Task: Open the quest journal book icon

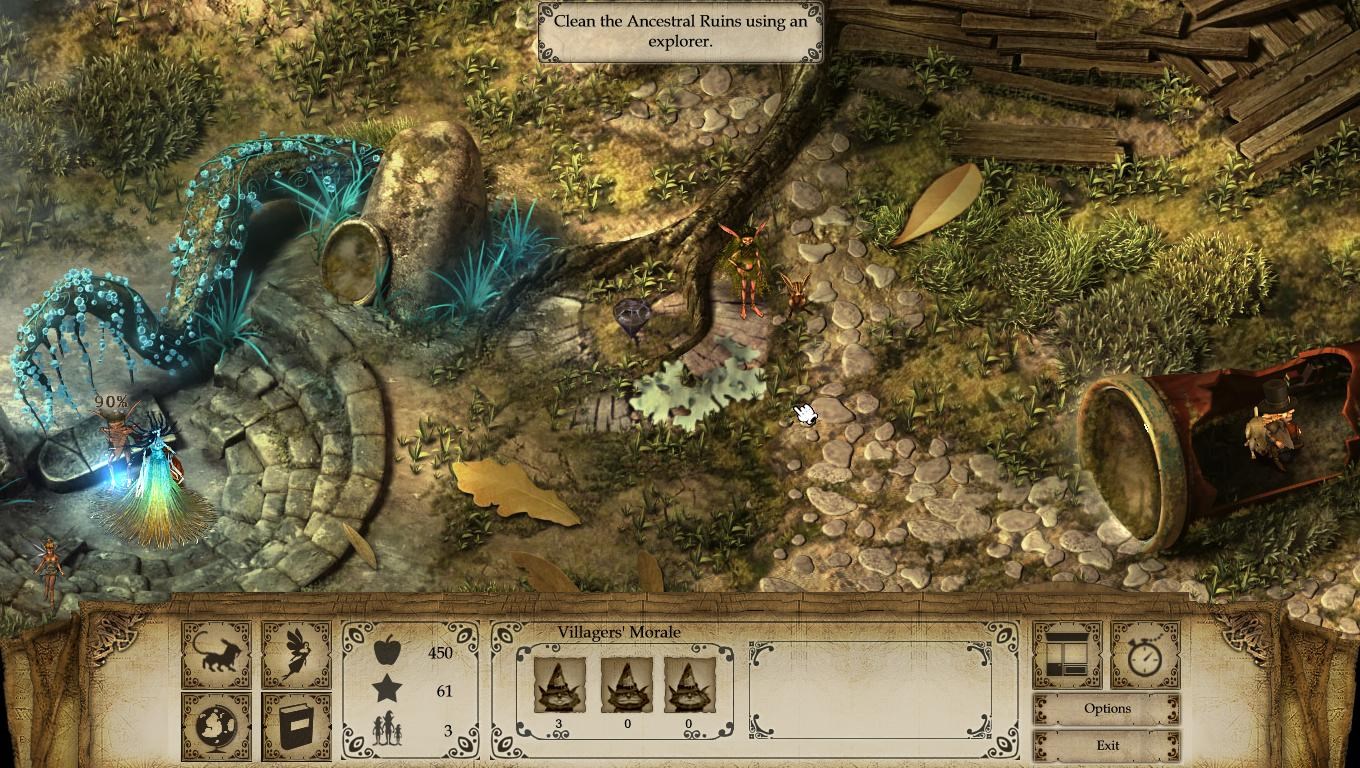Action: (296, 722)
